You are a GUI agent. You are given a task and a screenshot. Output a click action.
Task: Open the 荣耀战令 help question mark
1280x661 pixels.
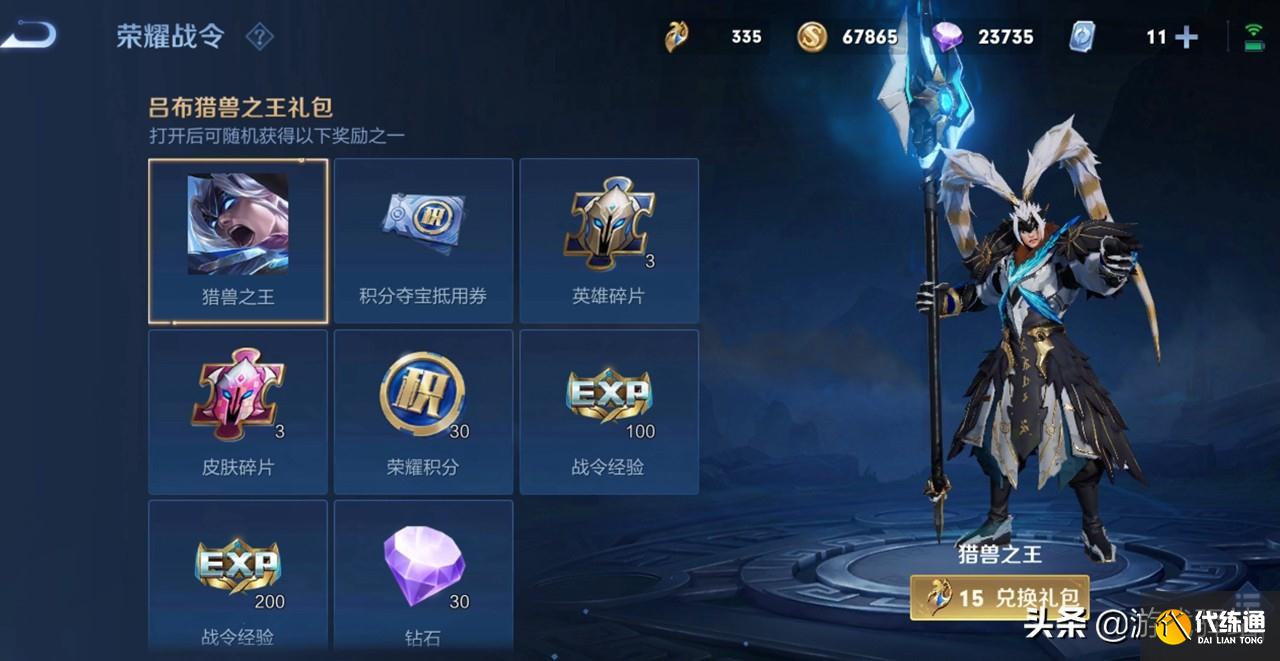pyautogui.click(x=259, y=38)
